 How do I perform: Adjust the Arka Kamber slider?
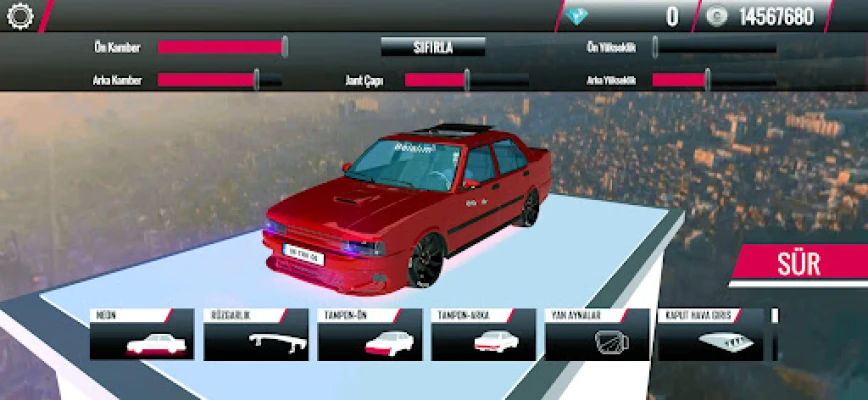[257, 80]
